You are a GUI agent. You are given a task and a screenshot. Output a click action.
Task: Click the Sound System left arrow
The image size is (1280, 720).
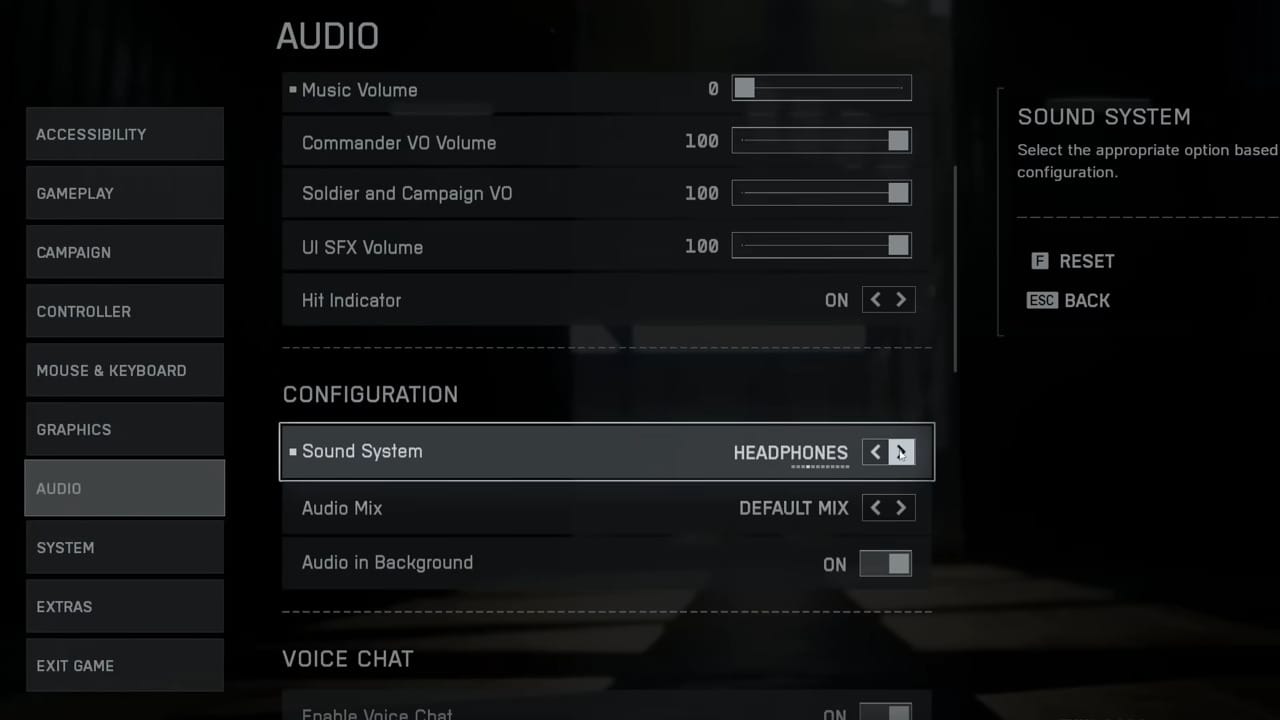pyautogui.click(x=875, y=452)
